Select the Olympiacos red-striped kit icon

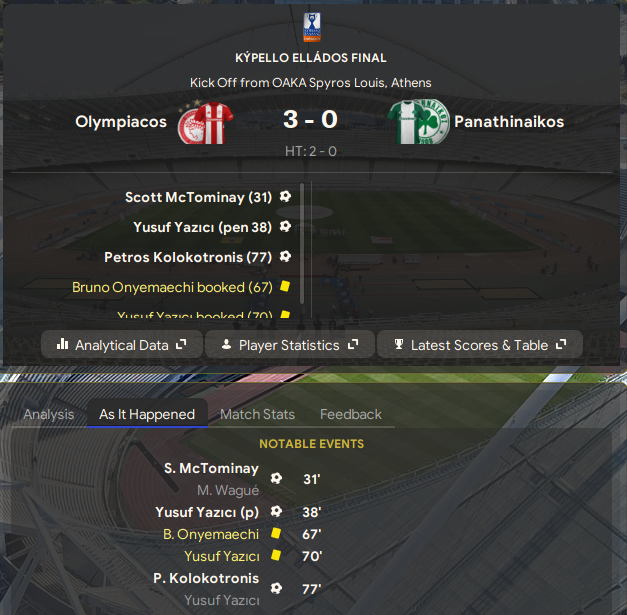(x=203, y=123)
